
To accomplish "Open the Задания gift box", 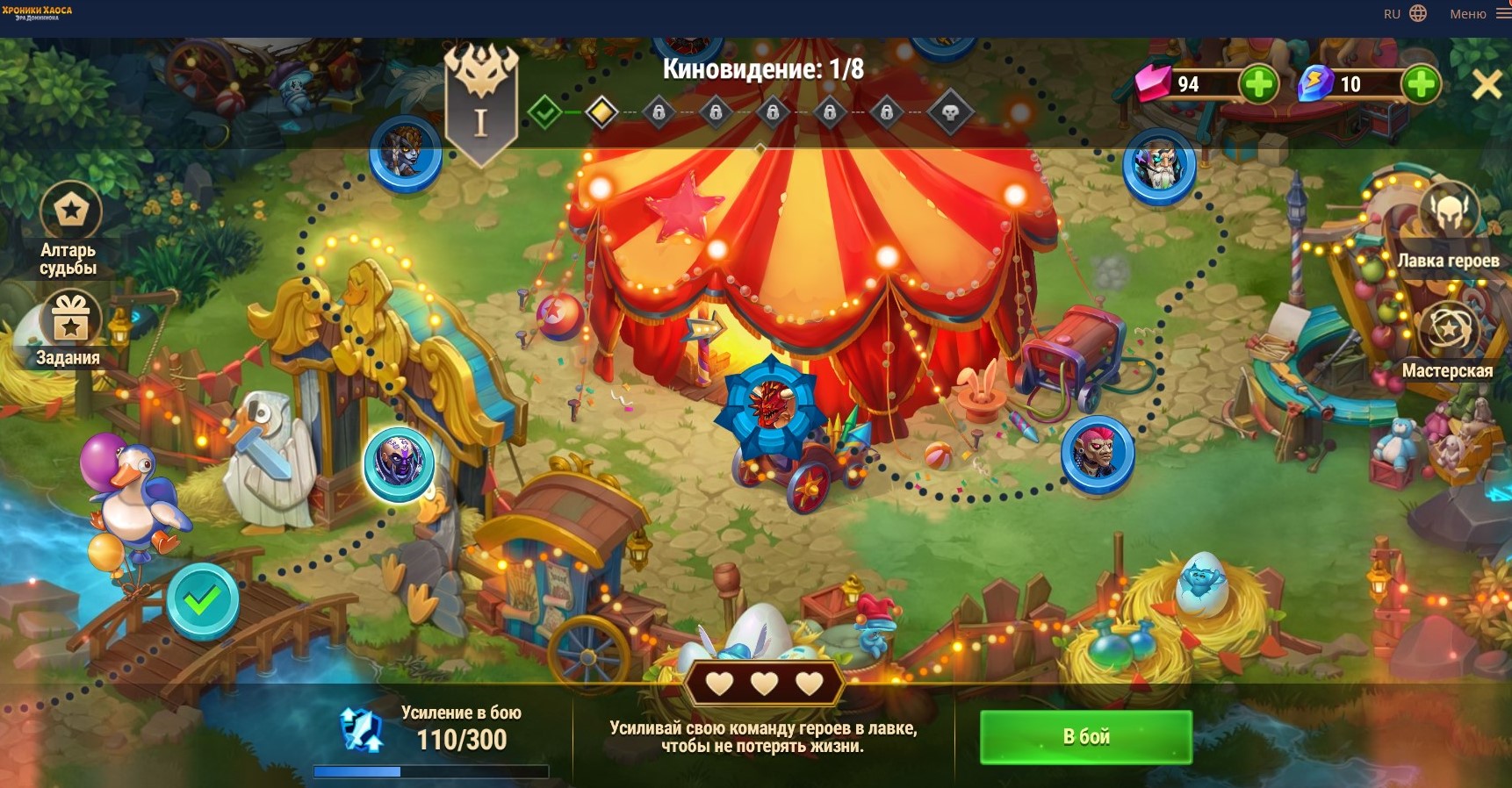I will 70,320.
